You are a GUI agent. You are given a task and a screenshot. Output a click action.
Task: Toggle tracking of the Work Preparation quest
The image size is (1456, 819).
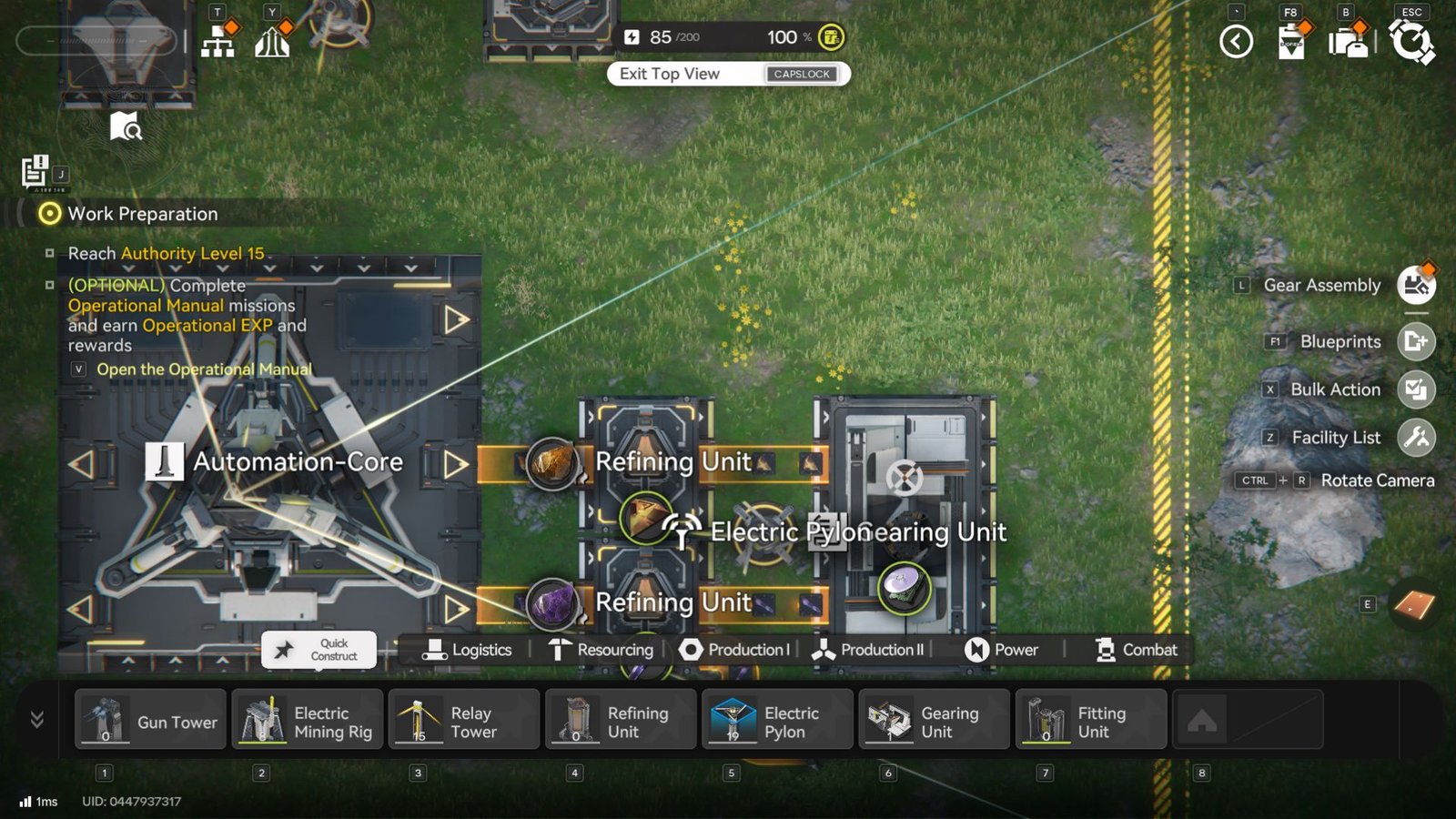point(48,214)
